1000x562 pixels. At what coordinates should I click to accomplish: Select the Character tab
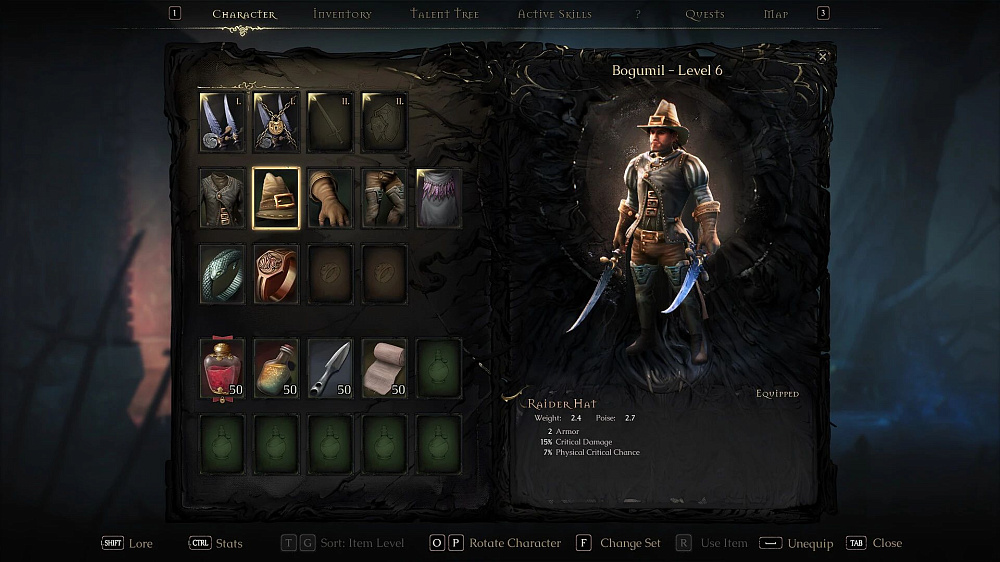pos(244,14)
